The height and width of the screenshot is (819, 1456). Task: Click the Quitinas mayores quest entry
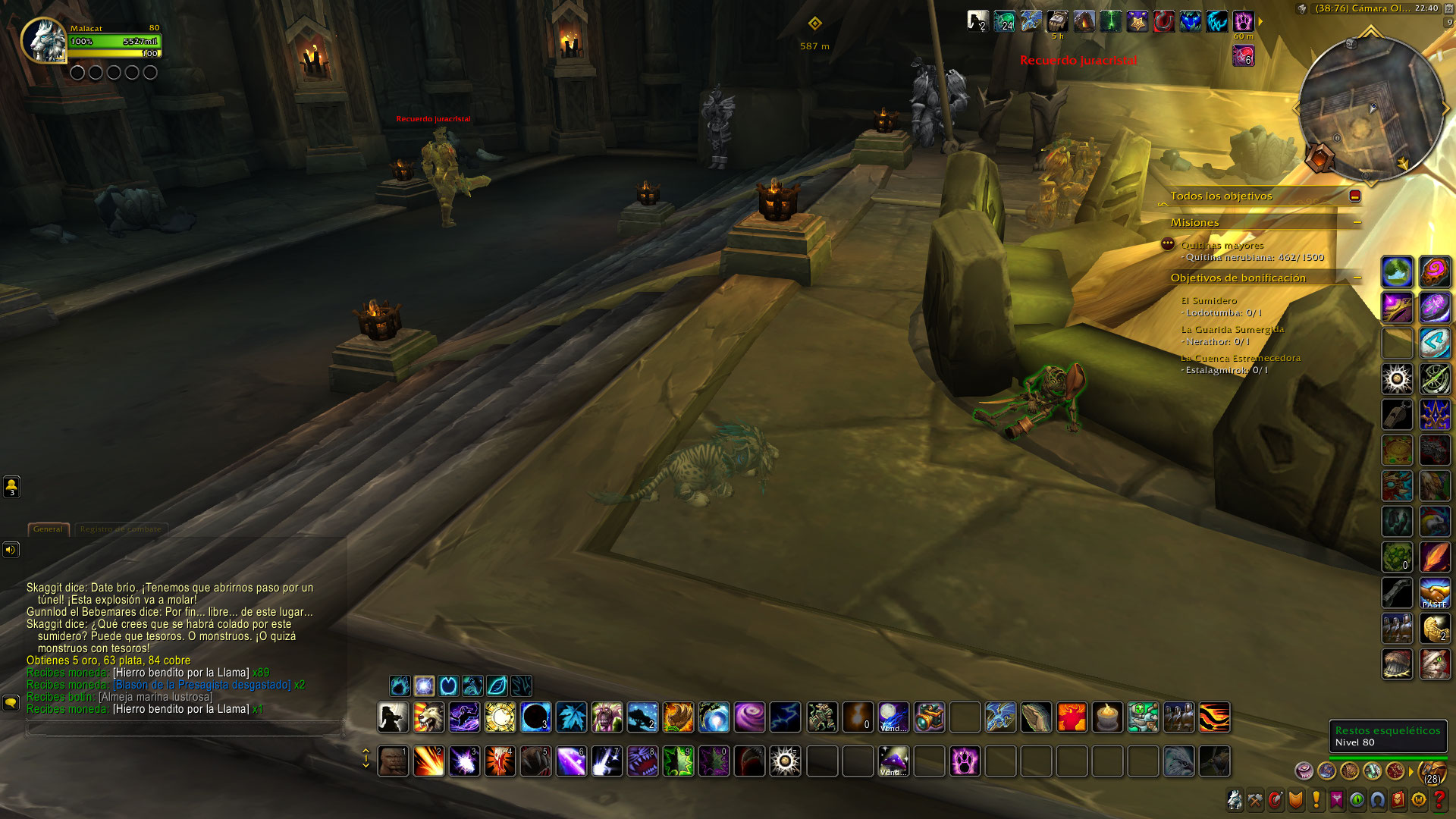(1222, 246)
